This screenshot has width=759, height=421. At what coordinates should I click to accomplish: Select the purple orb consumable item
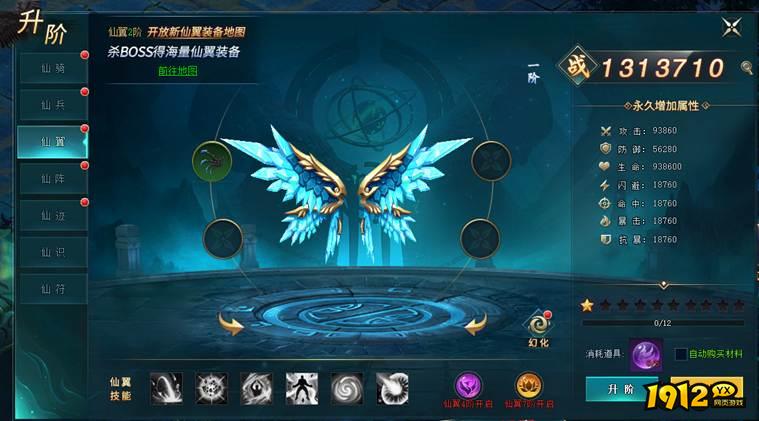click(x=645, y=355)
